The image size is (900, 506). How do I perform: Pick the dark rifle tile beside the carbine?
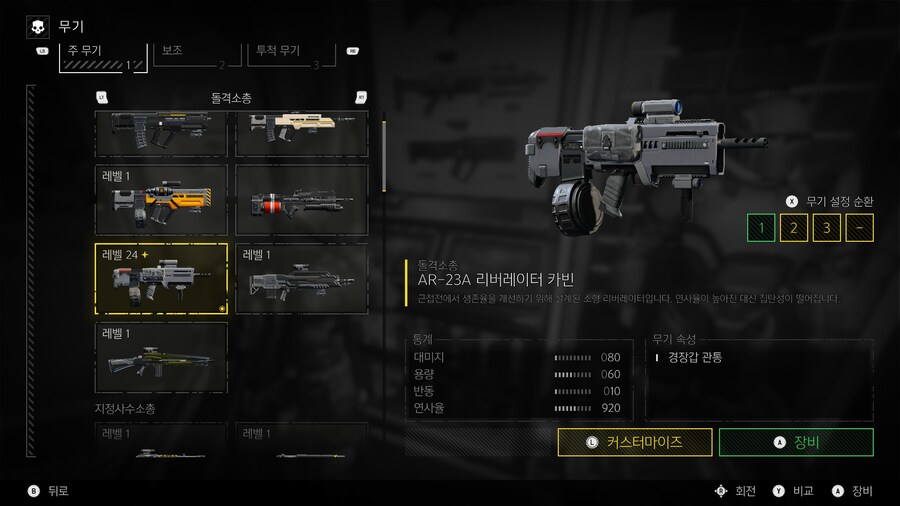(301, 279)
